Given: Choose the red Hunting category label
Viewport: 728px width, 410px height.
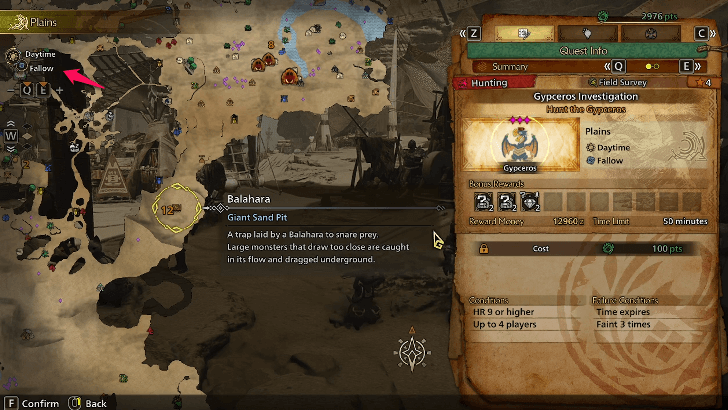Looking at the screenshot, I should click(x=491, y=83).
